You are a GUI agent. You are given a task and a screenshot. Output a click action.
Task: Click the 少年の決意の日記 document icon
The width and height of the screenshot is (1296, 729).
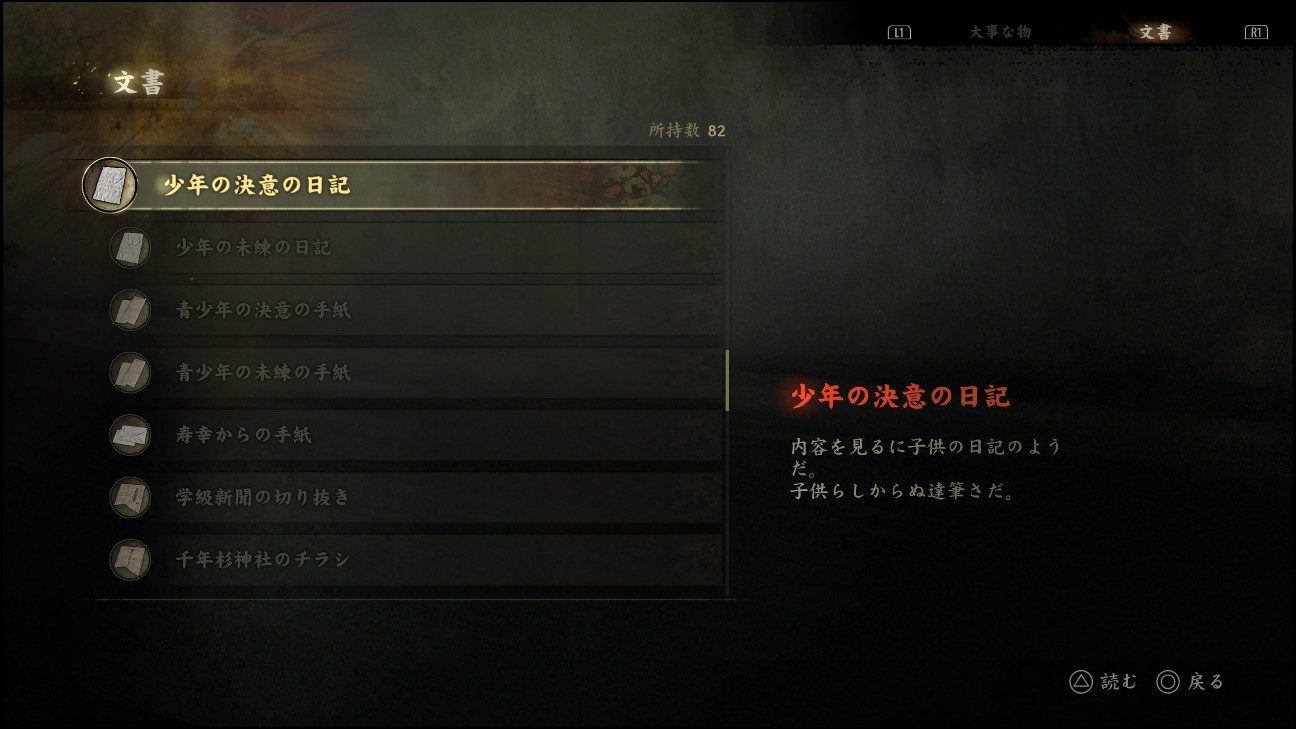point(110,185)
